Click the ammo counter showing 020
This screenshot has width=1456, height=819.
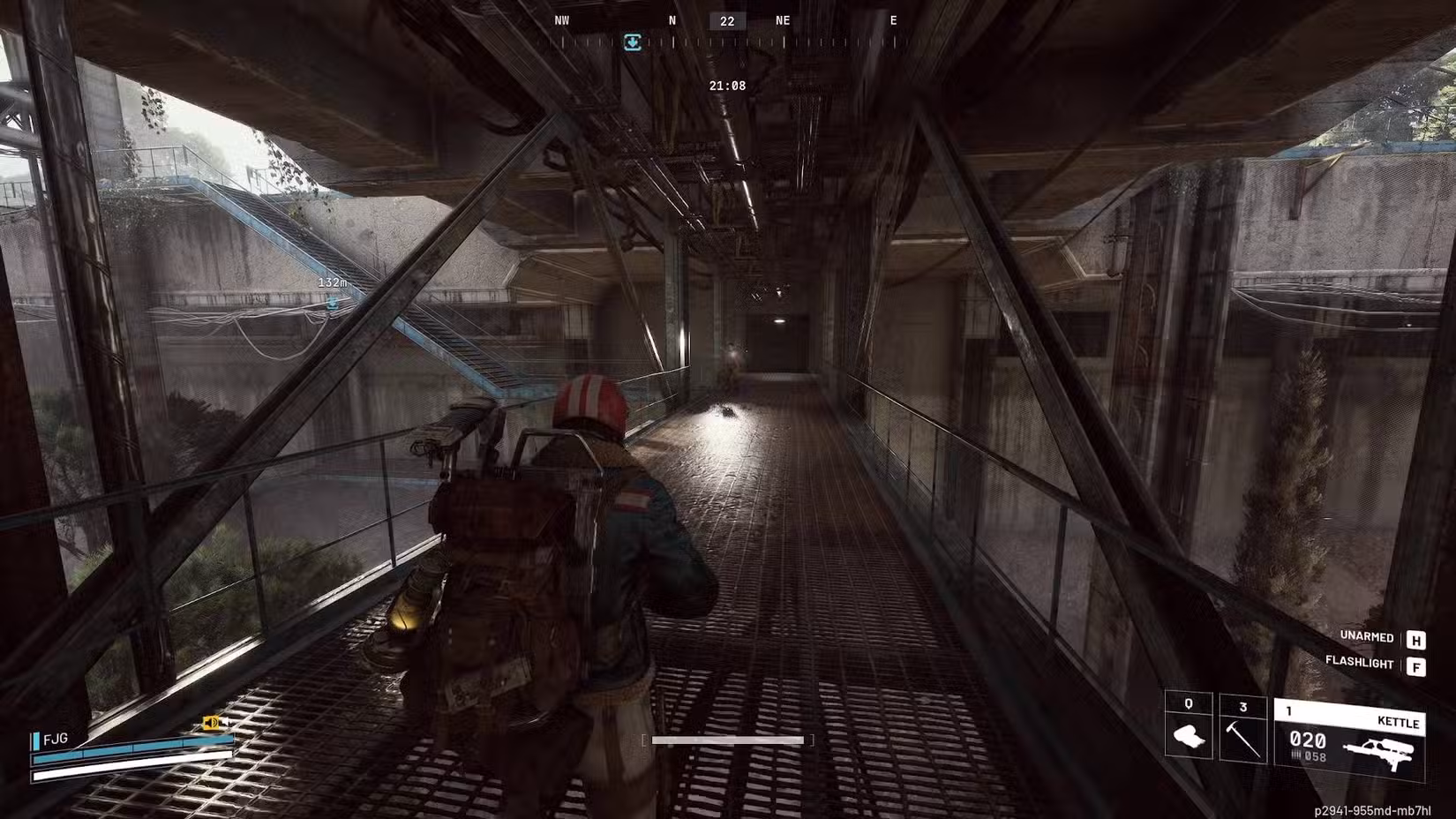(1308, 741)
